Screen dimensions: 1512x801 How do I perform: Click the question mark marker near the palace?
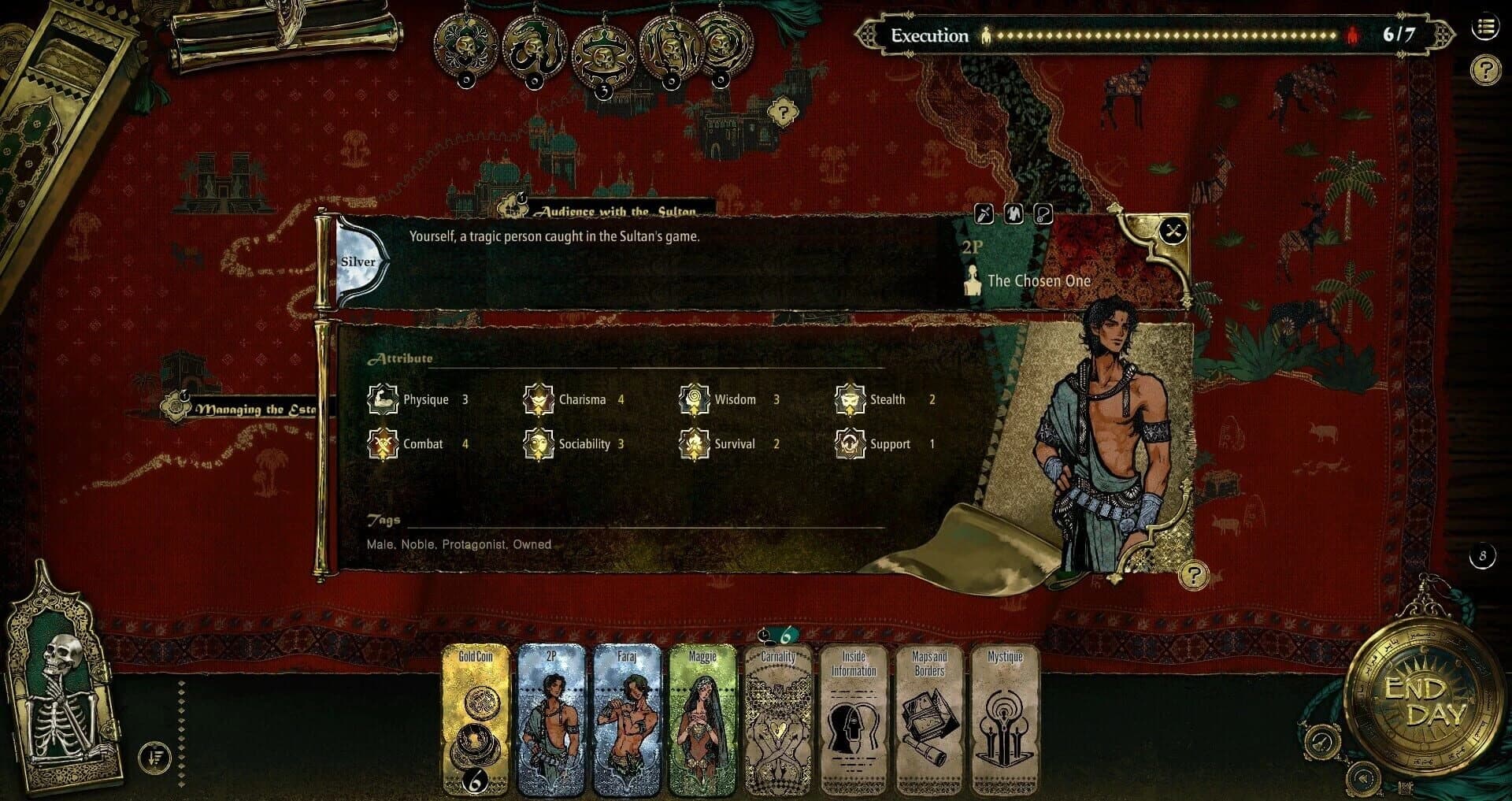tap(782, 109)
